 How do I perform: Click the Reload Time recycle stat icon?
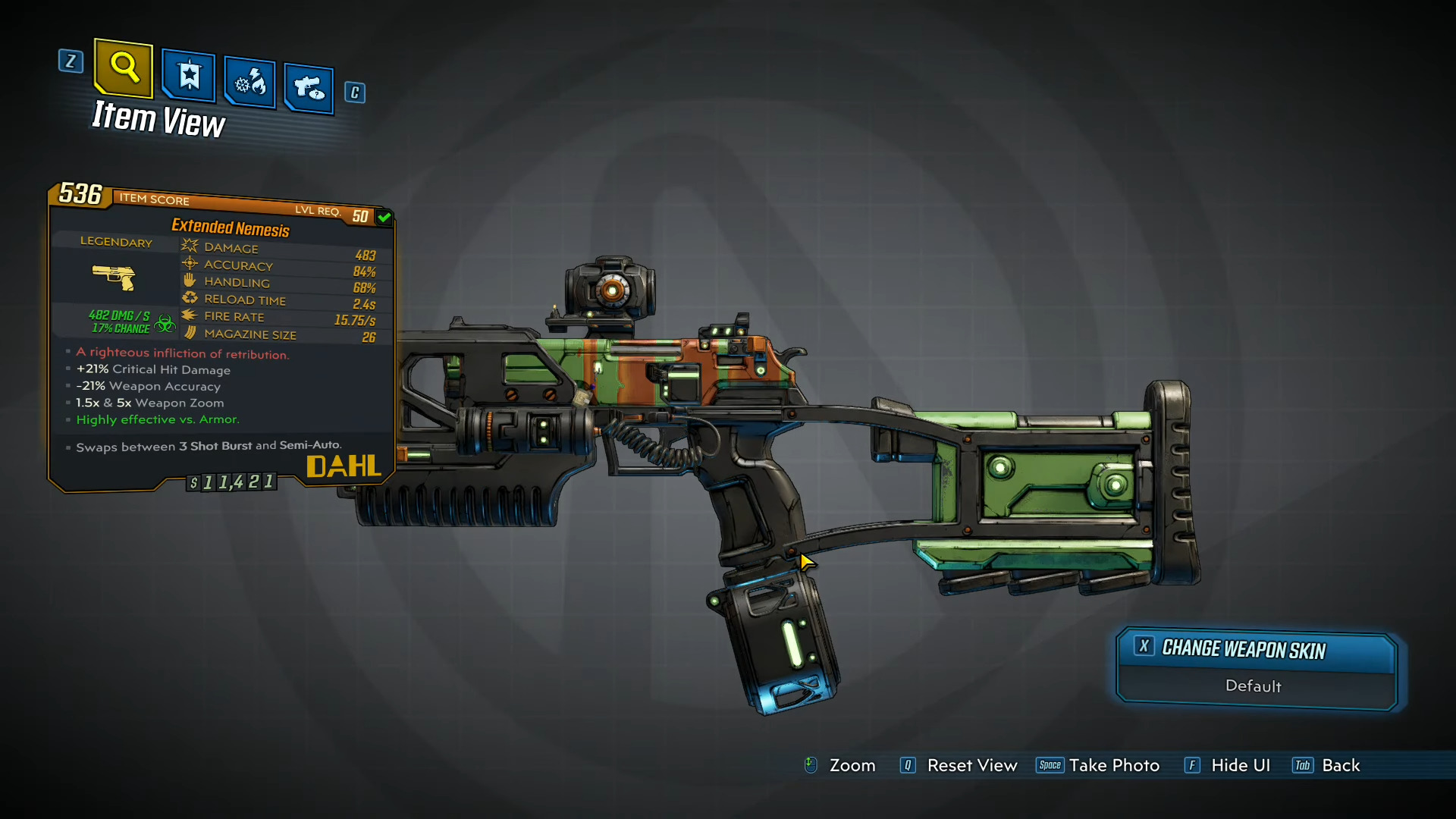(191, 297)
